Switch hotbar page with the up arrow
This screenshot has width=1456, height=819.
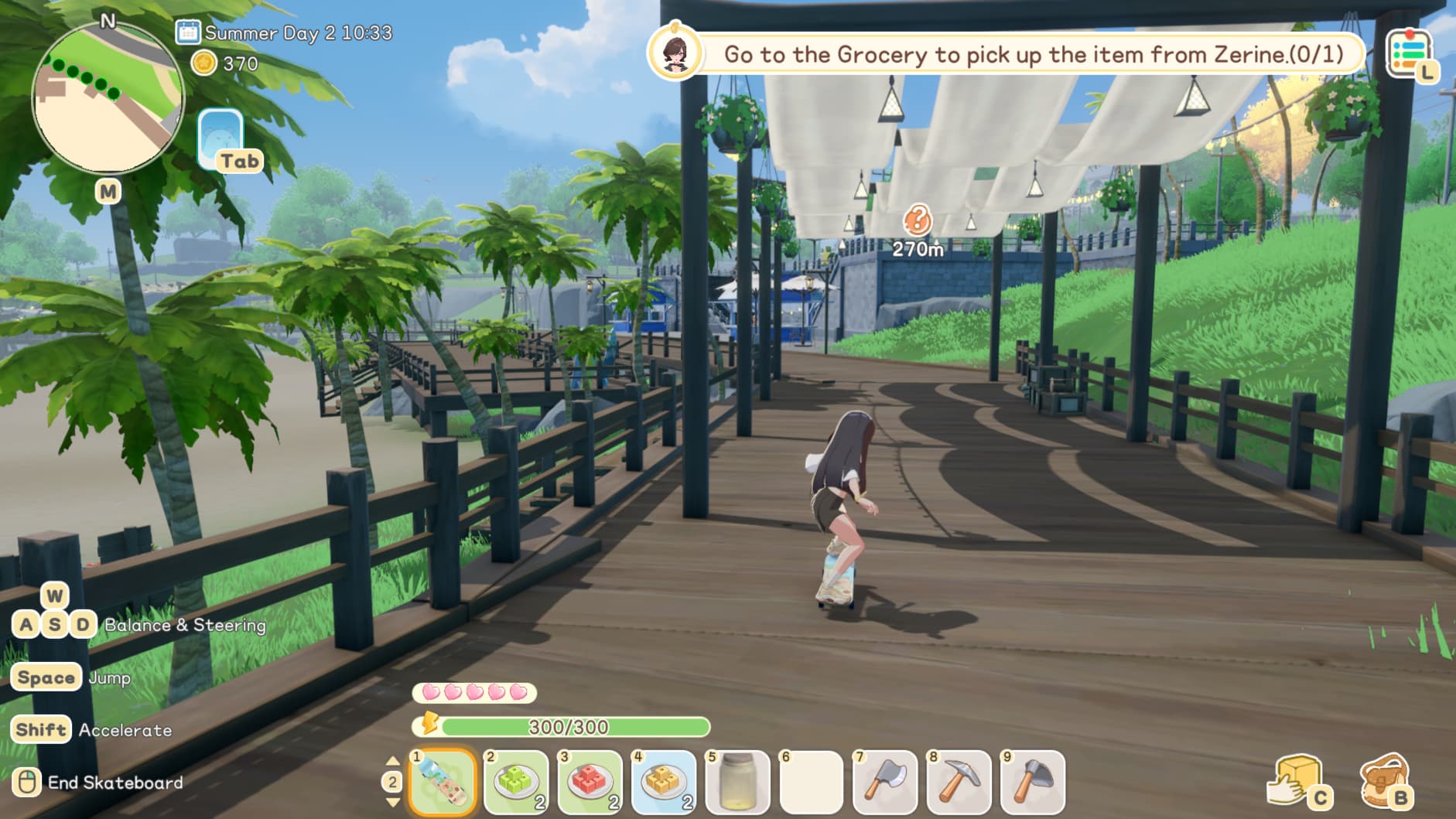pyautogui.click(x=392, y=762)
